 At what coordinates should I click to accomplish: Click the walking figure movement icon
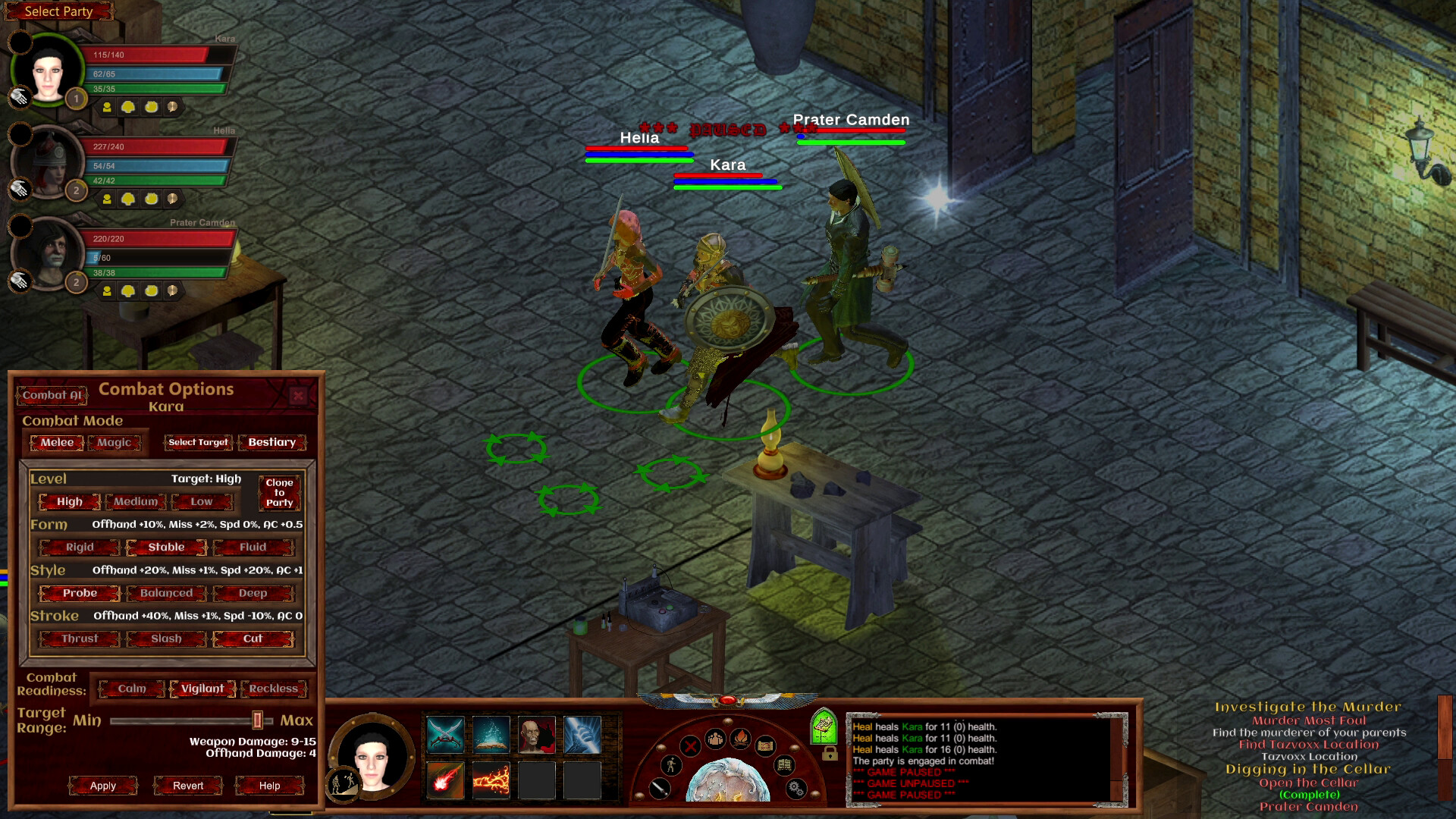(x=671, y=765)
